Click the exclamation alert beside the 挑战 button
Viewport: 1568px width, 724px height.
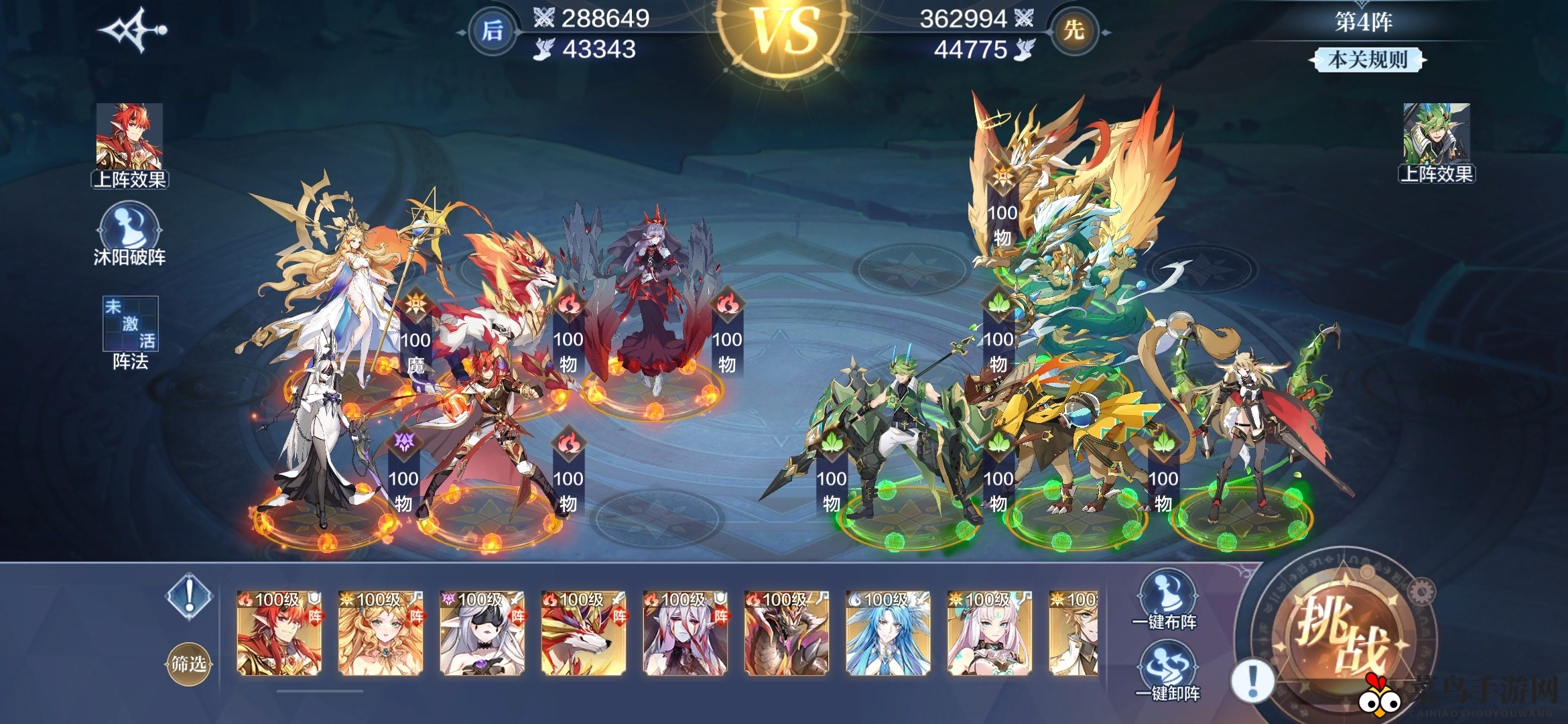[x=1252, y=680]
